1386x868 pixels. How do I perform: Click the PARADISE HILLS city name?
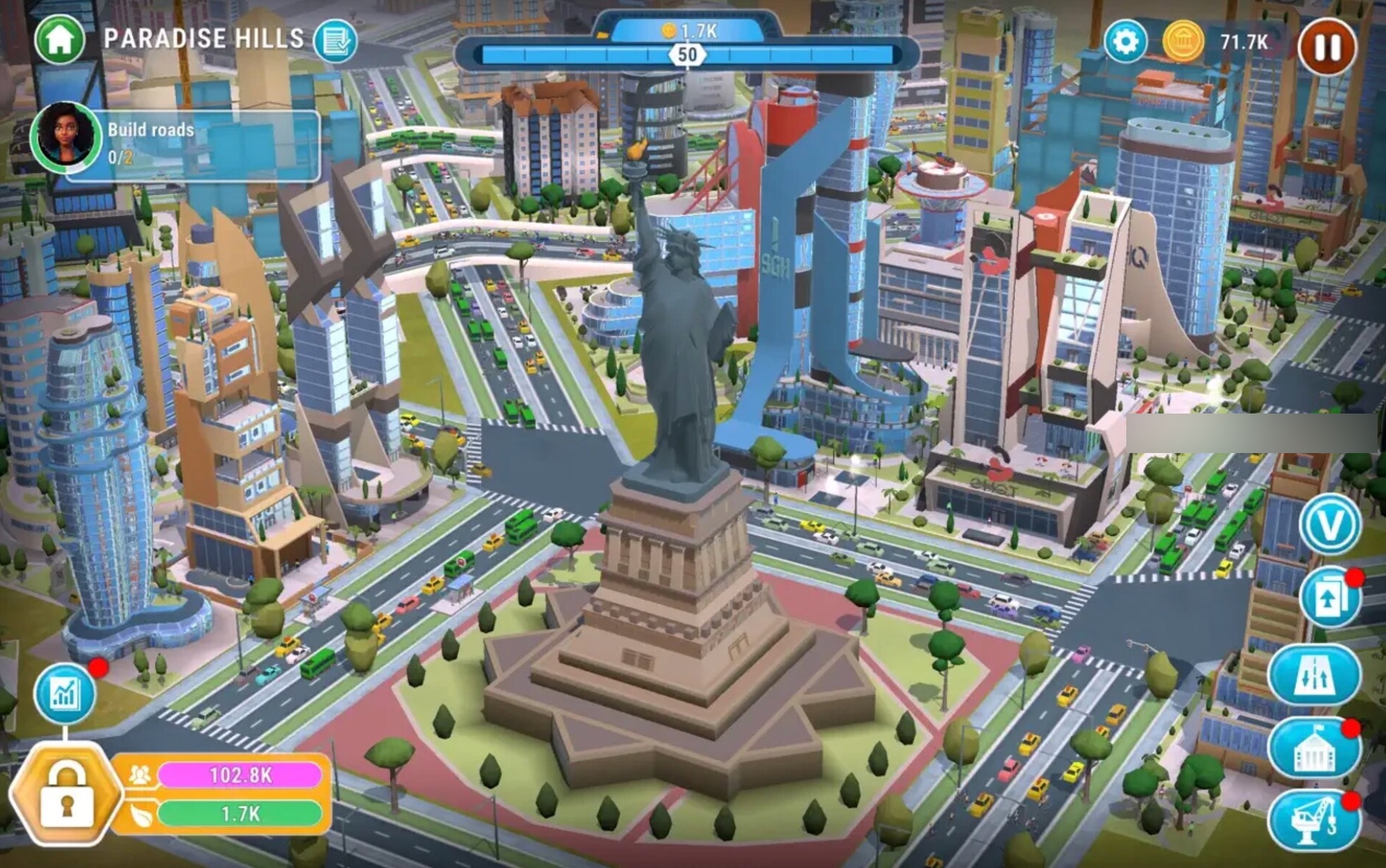point(203,39)
